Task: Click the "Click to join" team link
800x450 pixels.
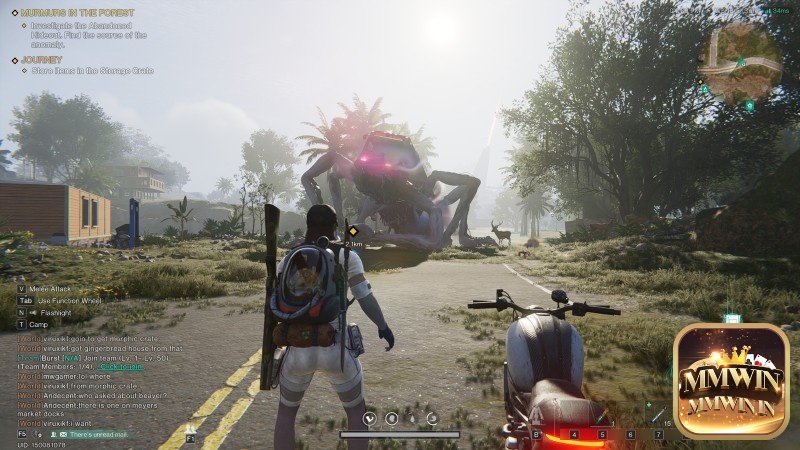Action: point(122,367)
